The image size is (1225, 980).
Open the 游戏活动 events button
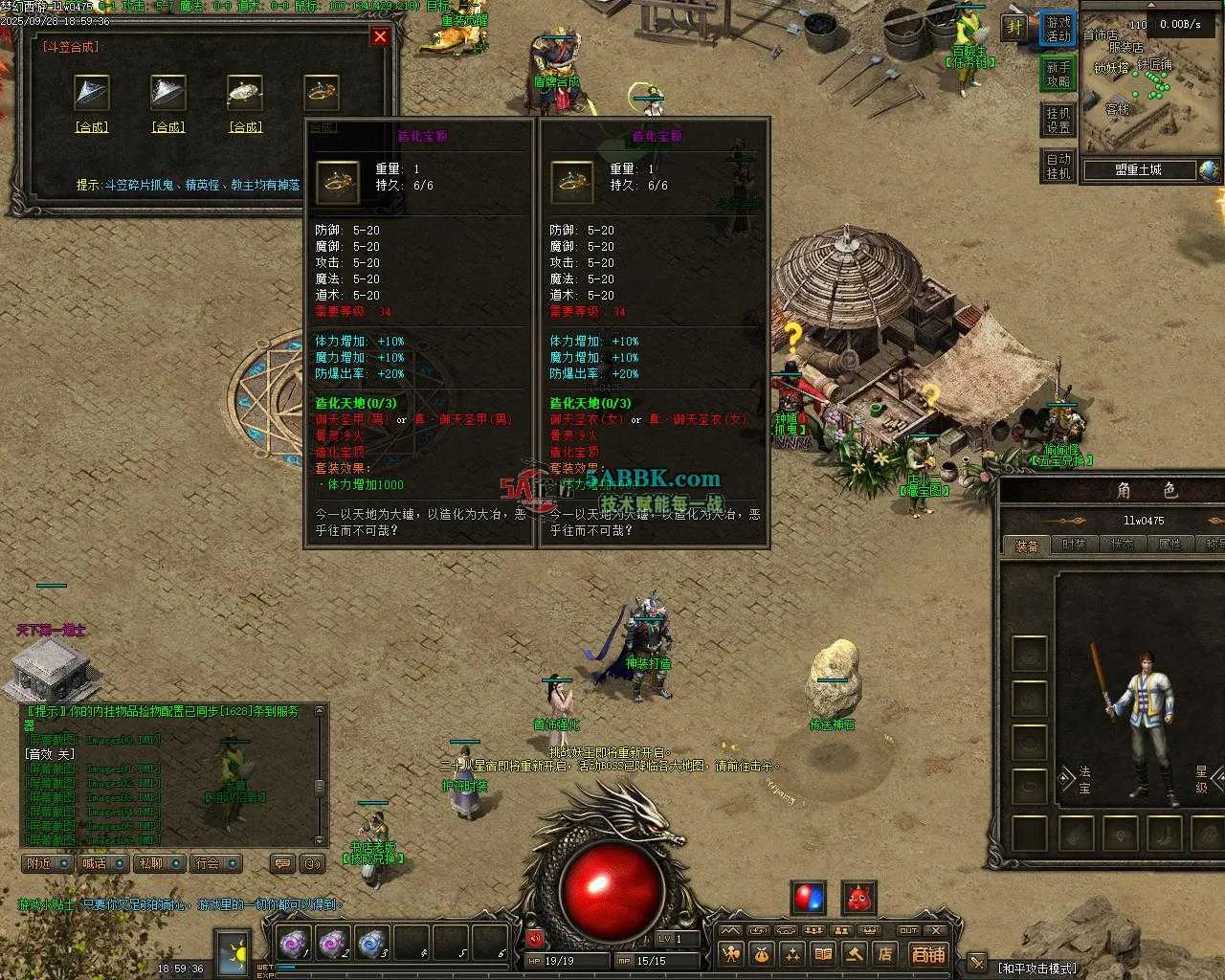pyautogui.click(x=1058, y=29)
